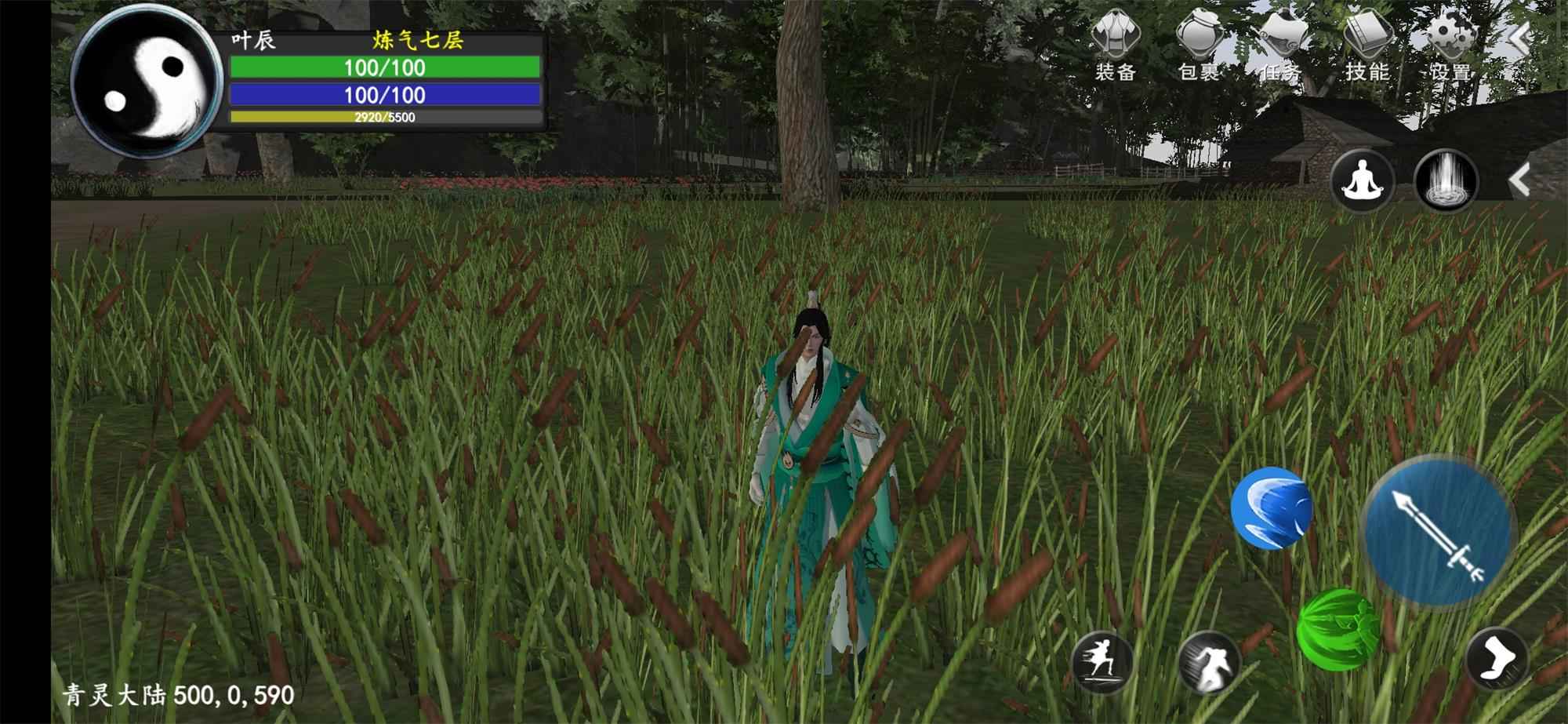Open the 设置 settings gears
1568x724 pixels.
[x=1449, y=45]
